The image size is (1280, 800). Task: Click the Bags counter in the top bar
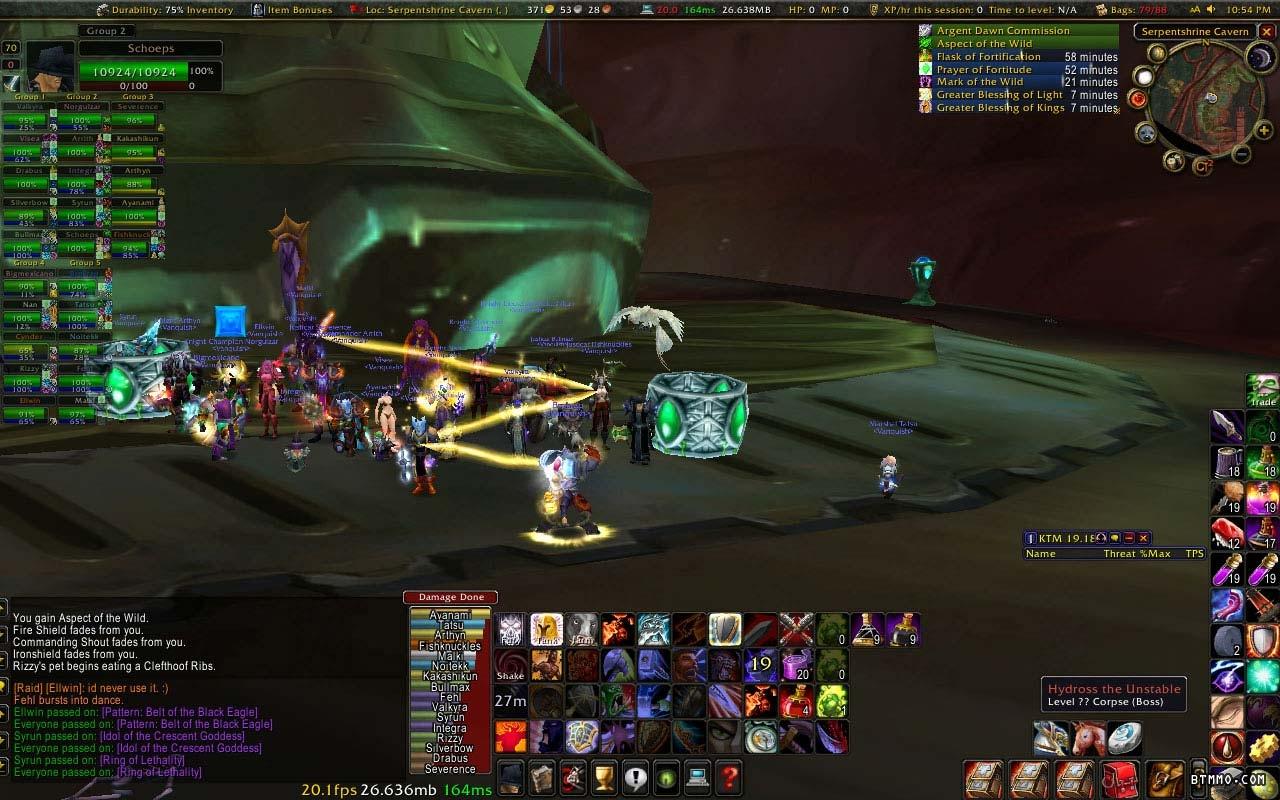tap(1138, 10)
